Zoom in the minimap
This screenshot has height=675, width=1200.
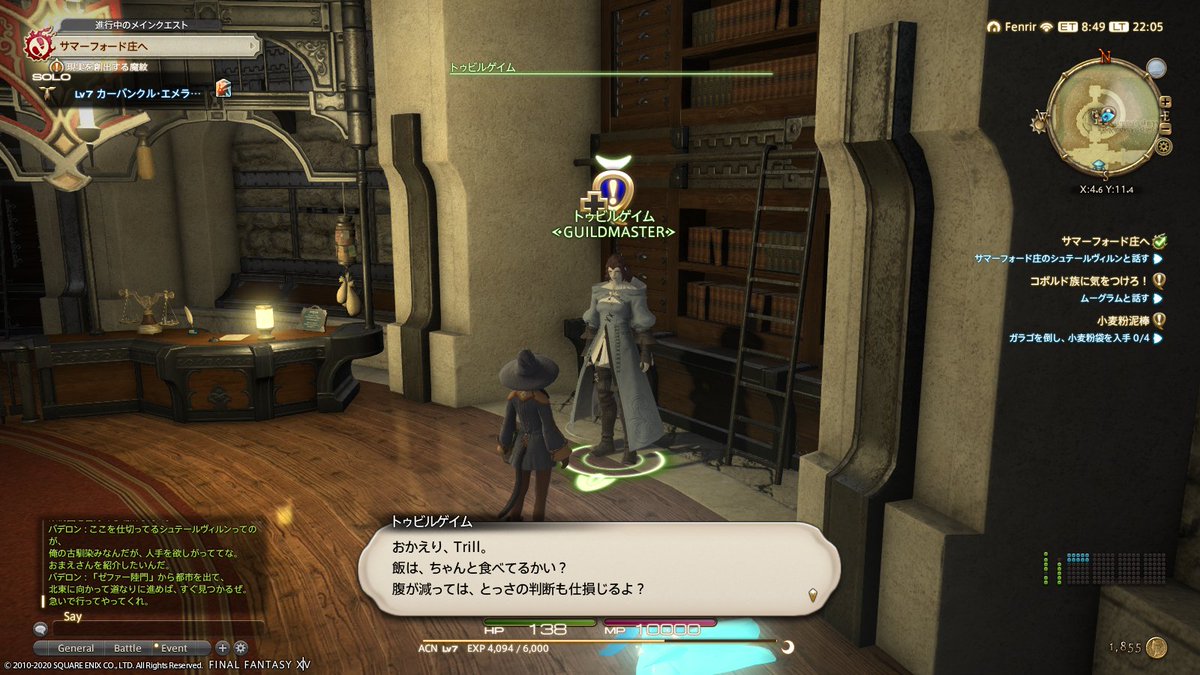[1164, 102]
